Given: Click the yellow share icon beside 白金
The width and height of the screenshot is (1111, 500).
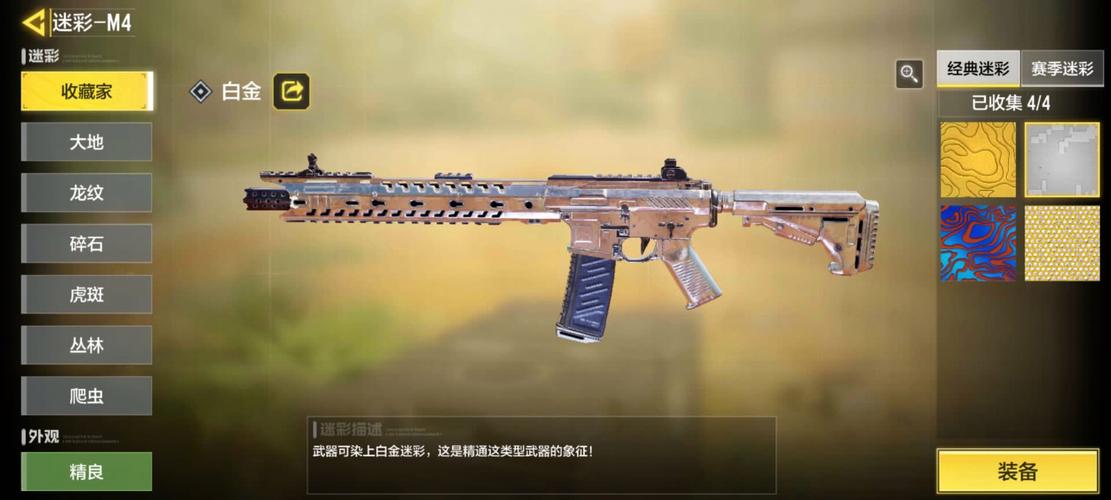Looking at the screenshot, I should tap(292, 91).
